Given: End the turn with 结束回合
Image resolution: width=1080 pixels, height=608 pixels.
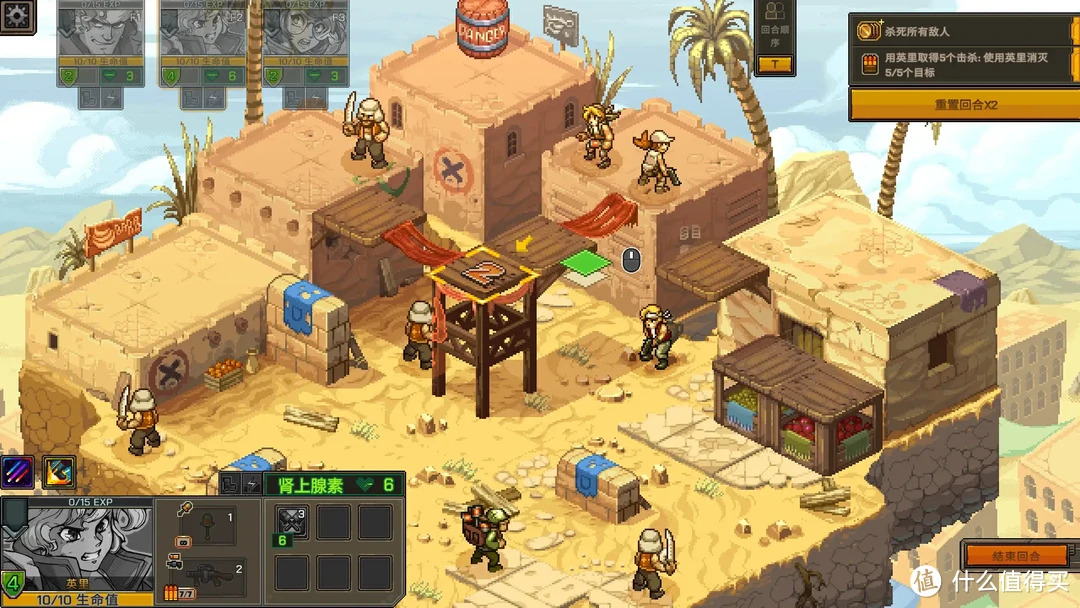Looking at the screenshot, I should 1015,555.
